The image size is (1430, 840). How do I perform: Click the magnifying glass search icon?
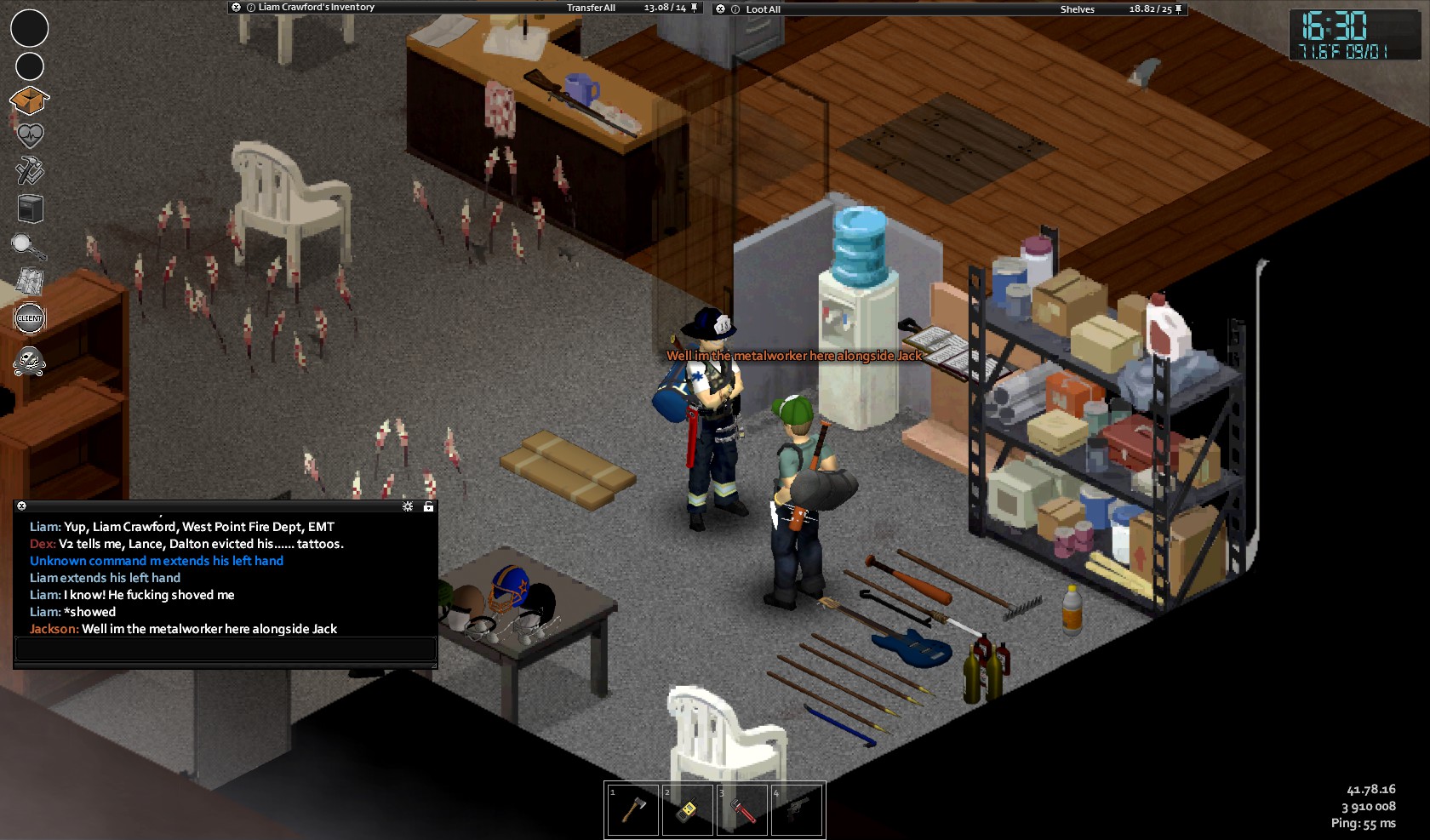[28, 246]
